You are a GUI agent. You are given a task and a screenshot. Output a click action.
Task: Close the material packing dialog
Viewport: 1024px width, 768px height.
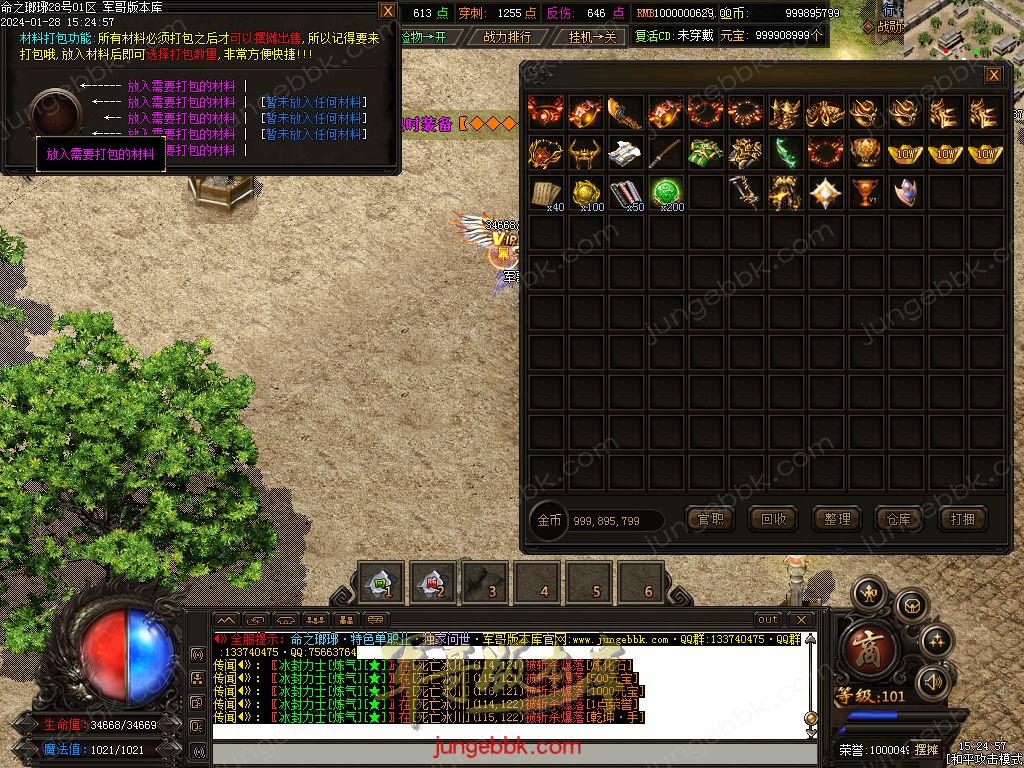click(388, 11)
